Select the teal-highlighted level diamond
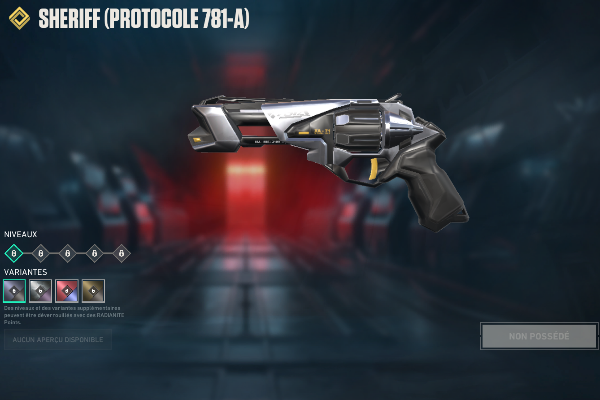This screenshot has height=400, width=600. click(x=14, y=253)
